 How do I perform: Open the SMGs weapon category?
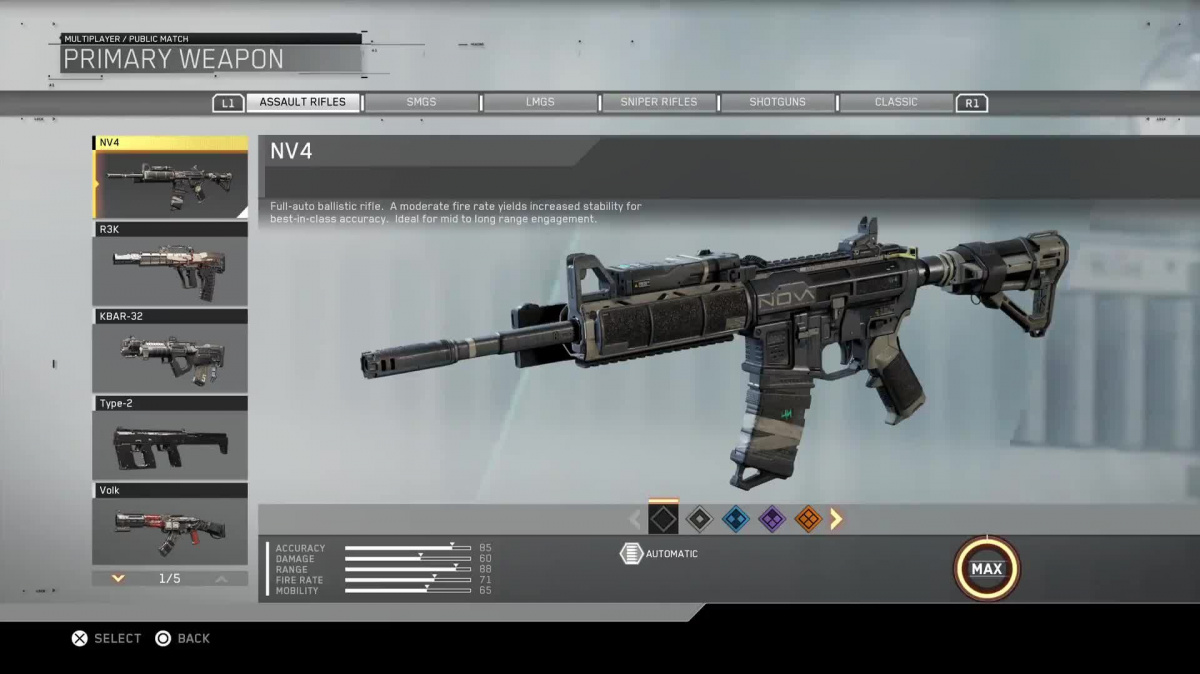click(x=421, y=102)
